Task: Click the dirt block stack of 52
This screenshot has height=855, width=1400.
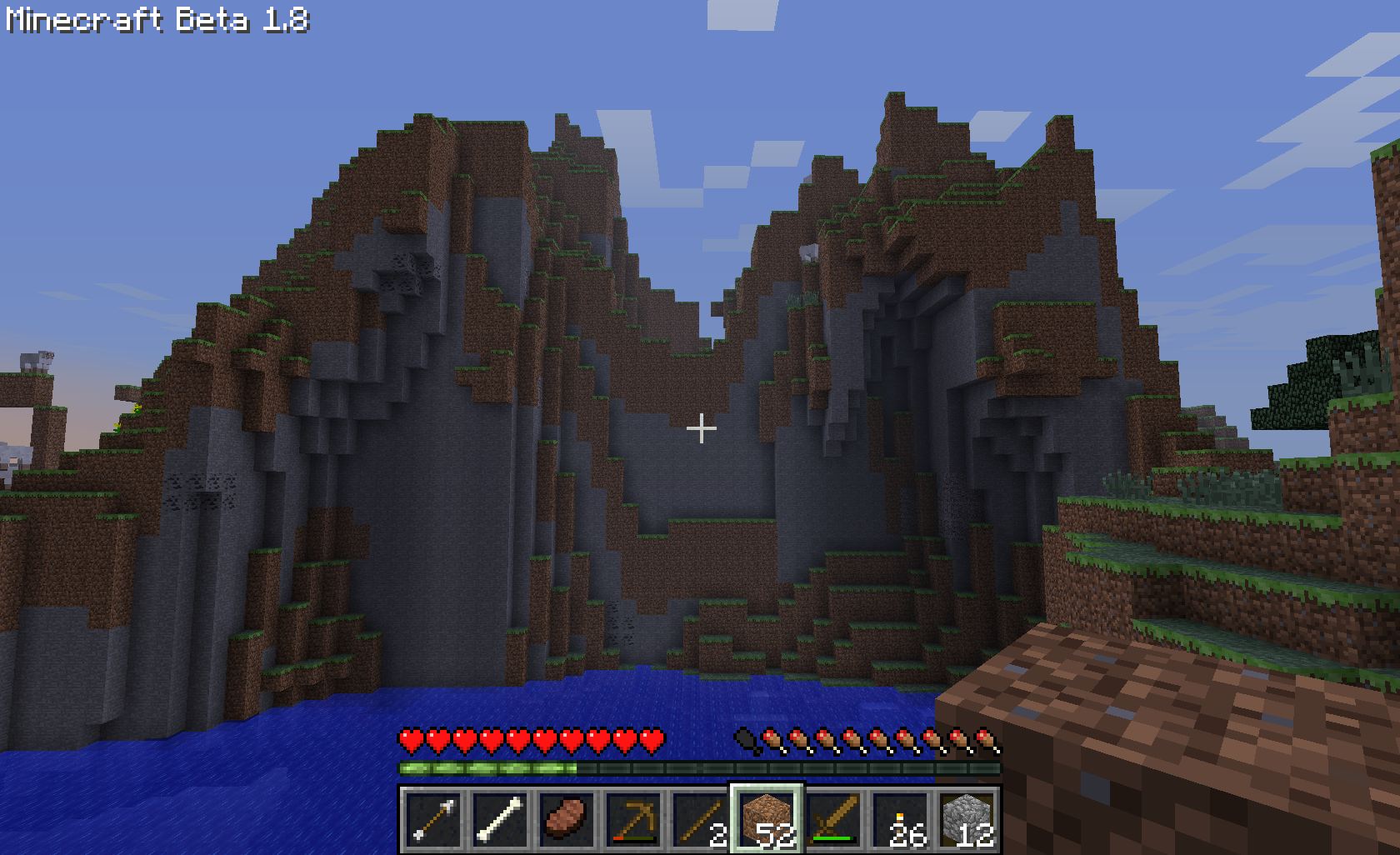Action: [767, 819]
